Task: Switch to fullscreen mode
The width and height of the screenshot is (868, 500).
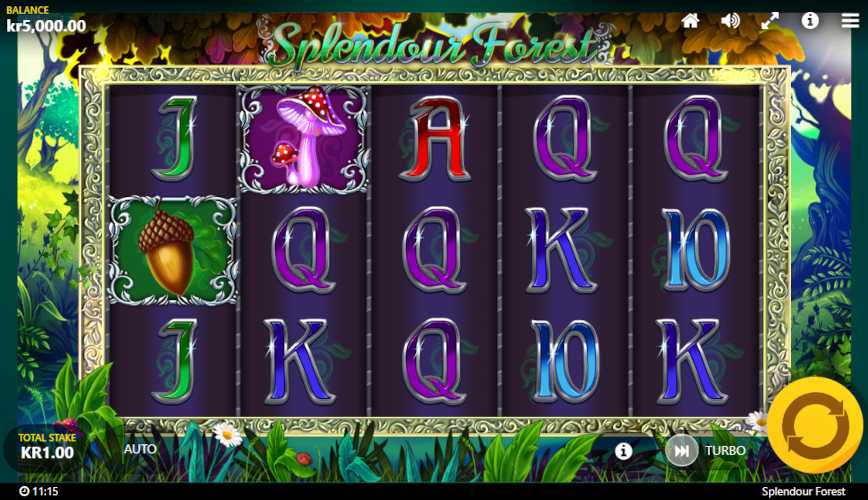Action: tap(770, 20)
